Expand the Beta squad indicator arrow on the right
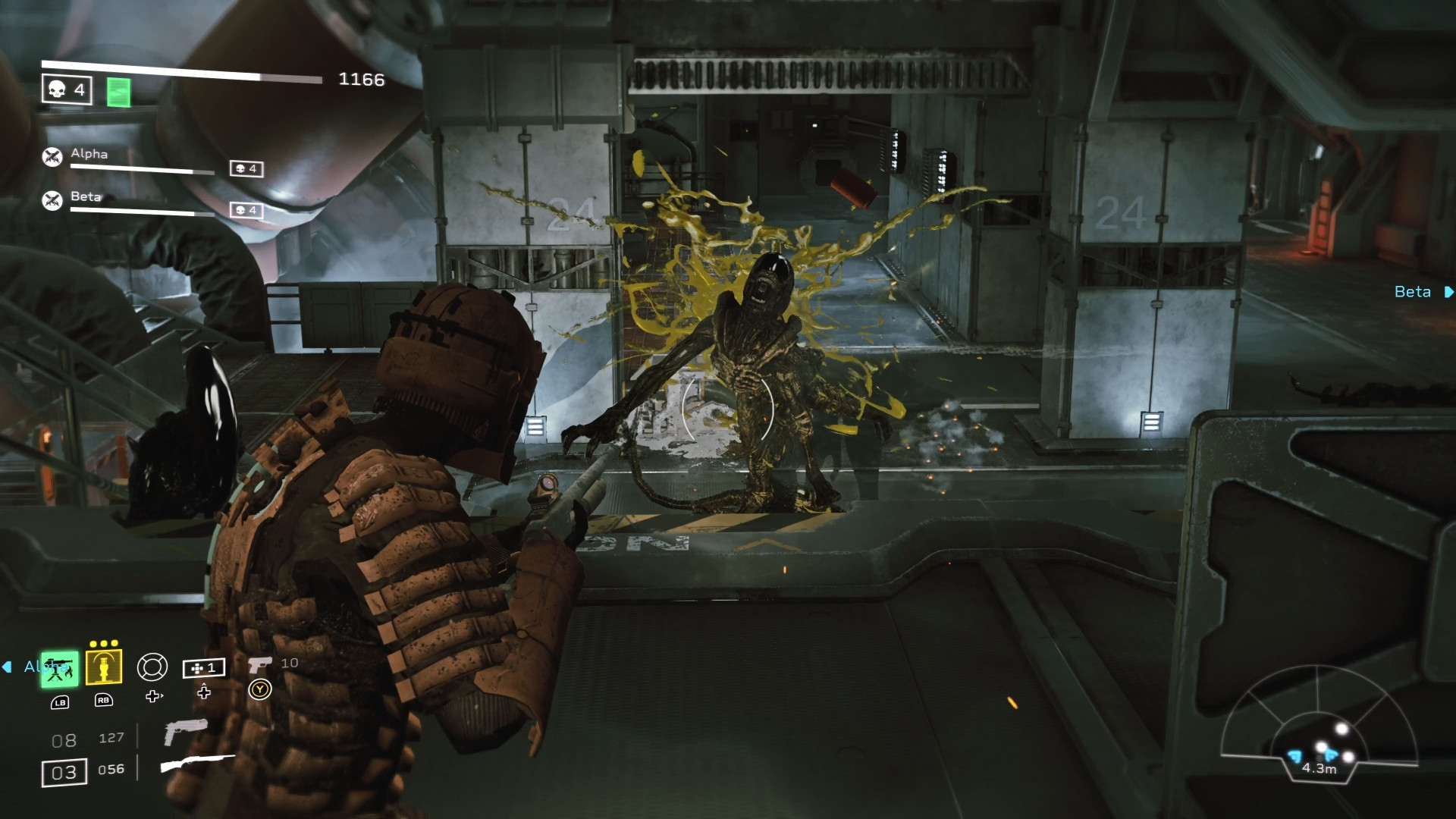 [1448, 291]
